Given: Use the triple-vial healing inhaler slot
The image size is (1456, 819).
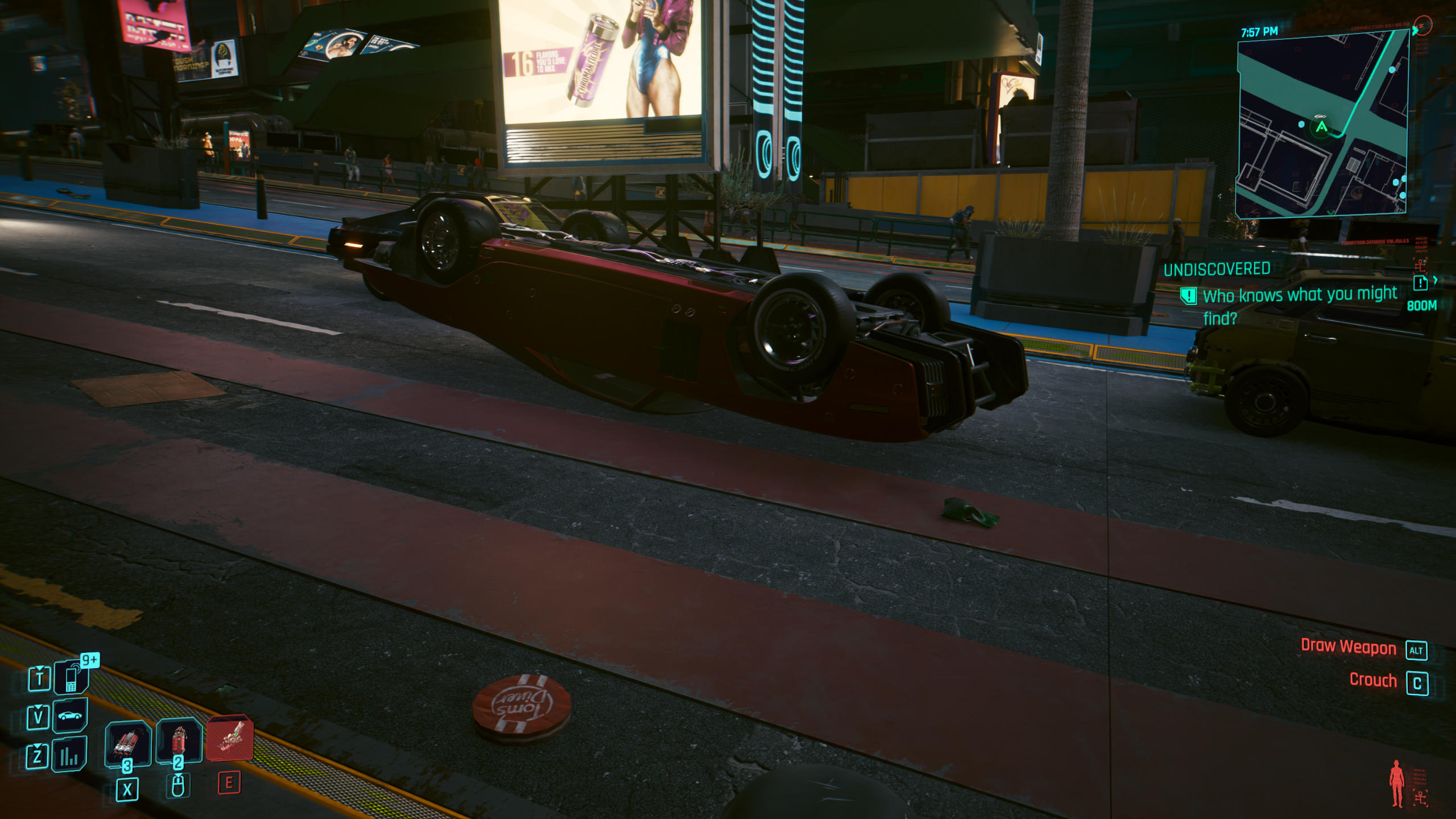Looking at the screenshot, I should 128,742.
